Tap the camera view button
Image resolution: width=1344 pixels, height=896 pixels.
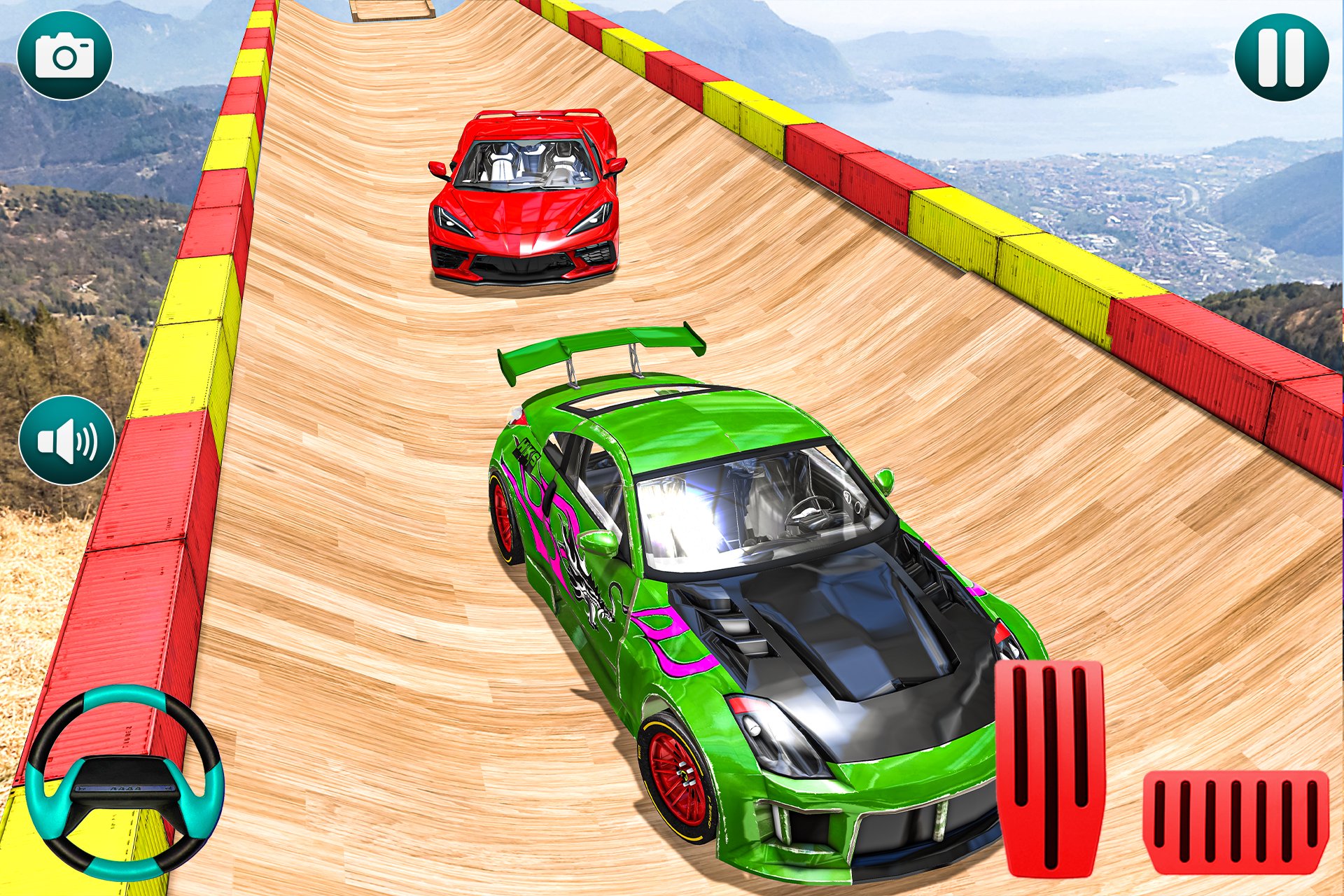coord(64,56)
